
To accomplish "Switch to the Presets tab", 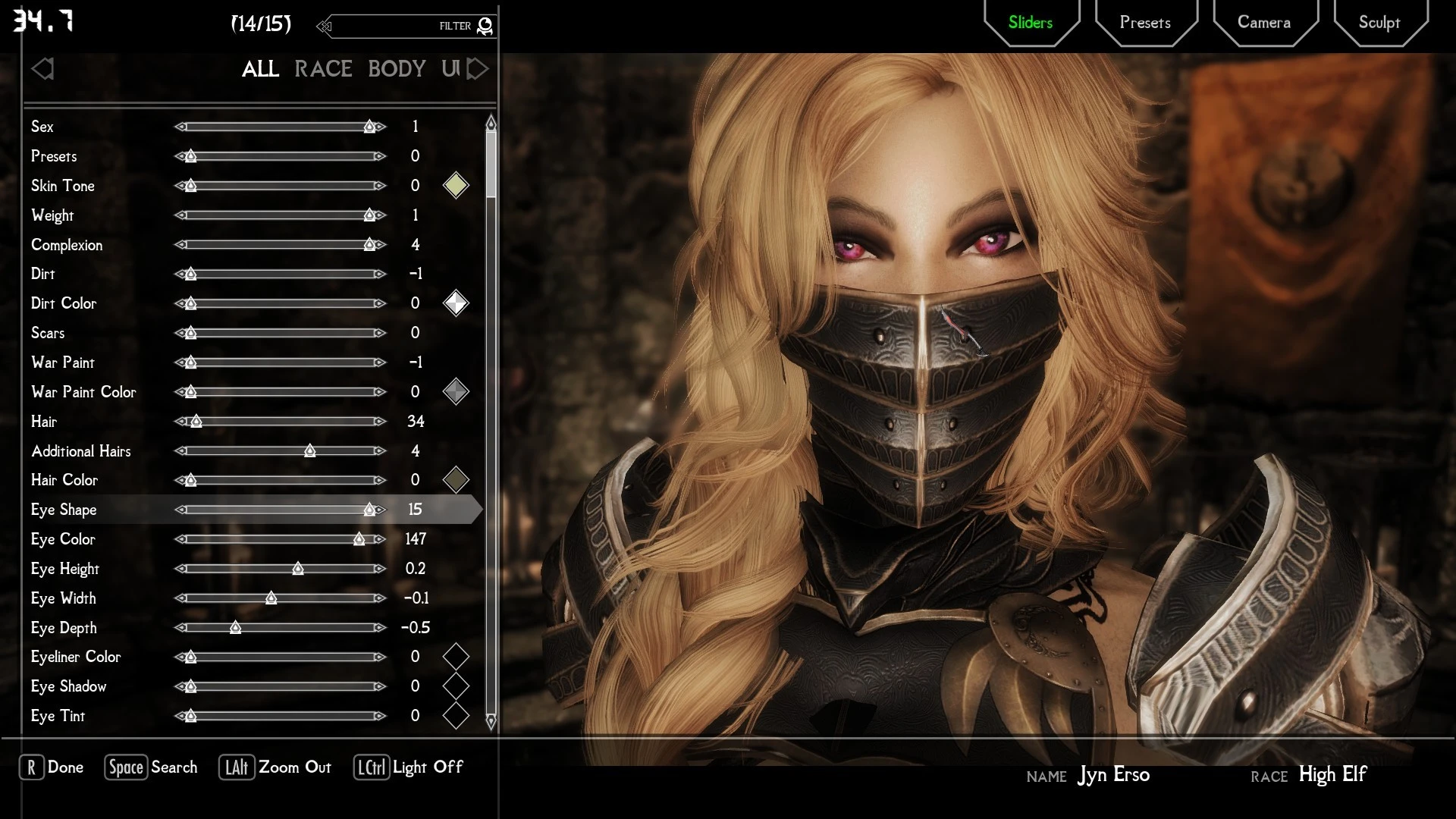I will [1144, 23].
